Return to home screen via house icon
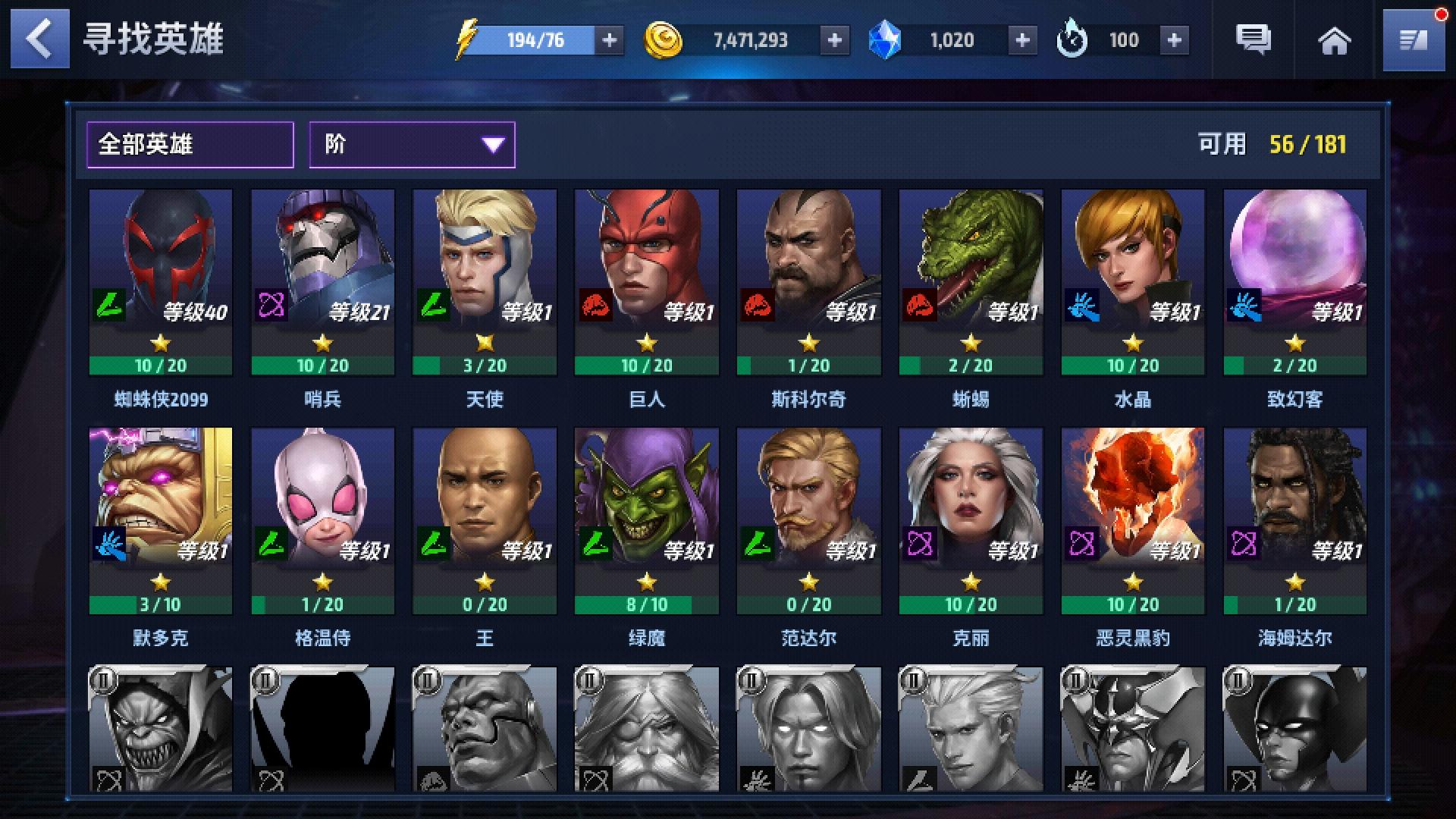Viewport: 1456px width, 819px height. click(x=1334, y=40)
